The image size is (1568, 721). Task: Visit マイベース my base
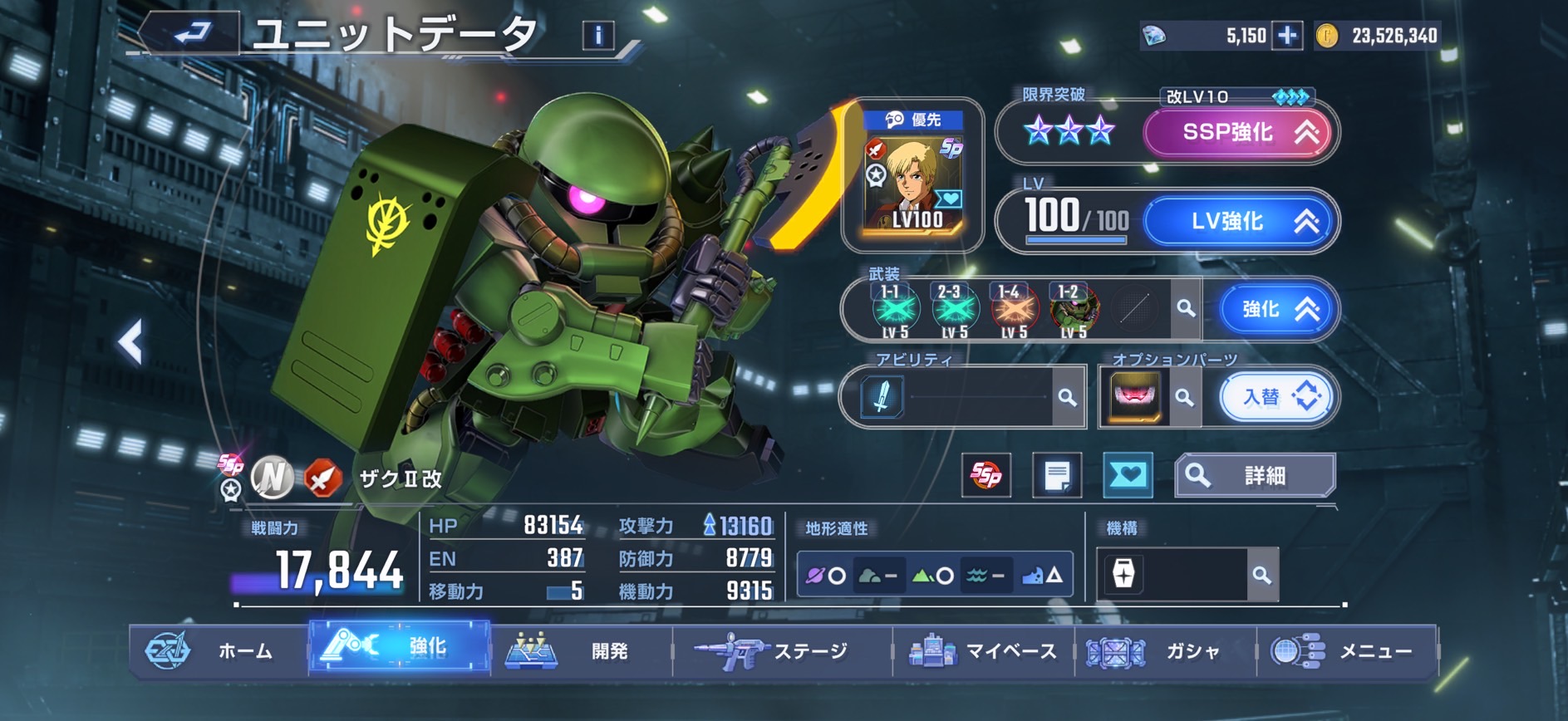[x=983, y=650]
